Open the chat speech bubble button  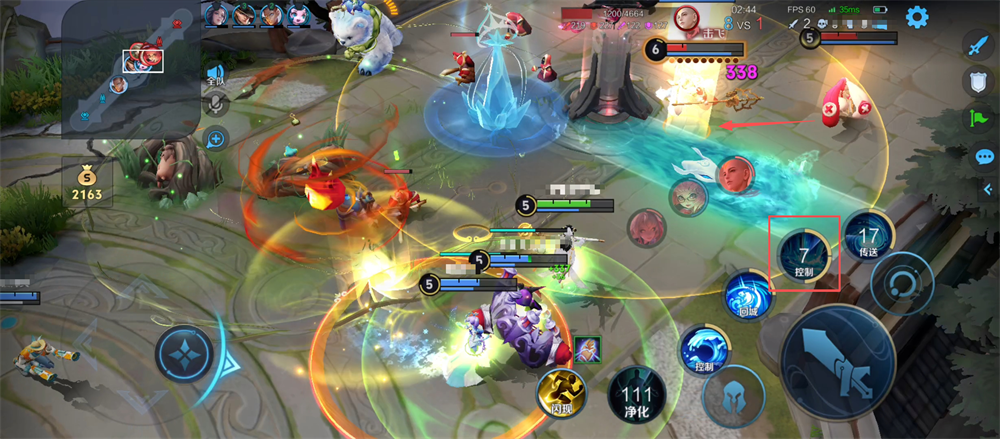click(x=984, y=157)
